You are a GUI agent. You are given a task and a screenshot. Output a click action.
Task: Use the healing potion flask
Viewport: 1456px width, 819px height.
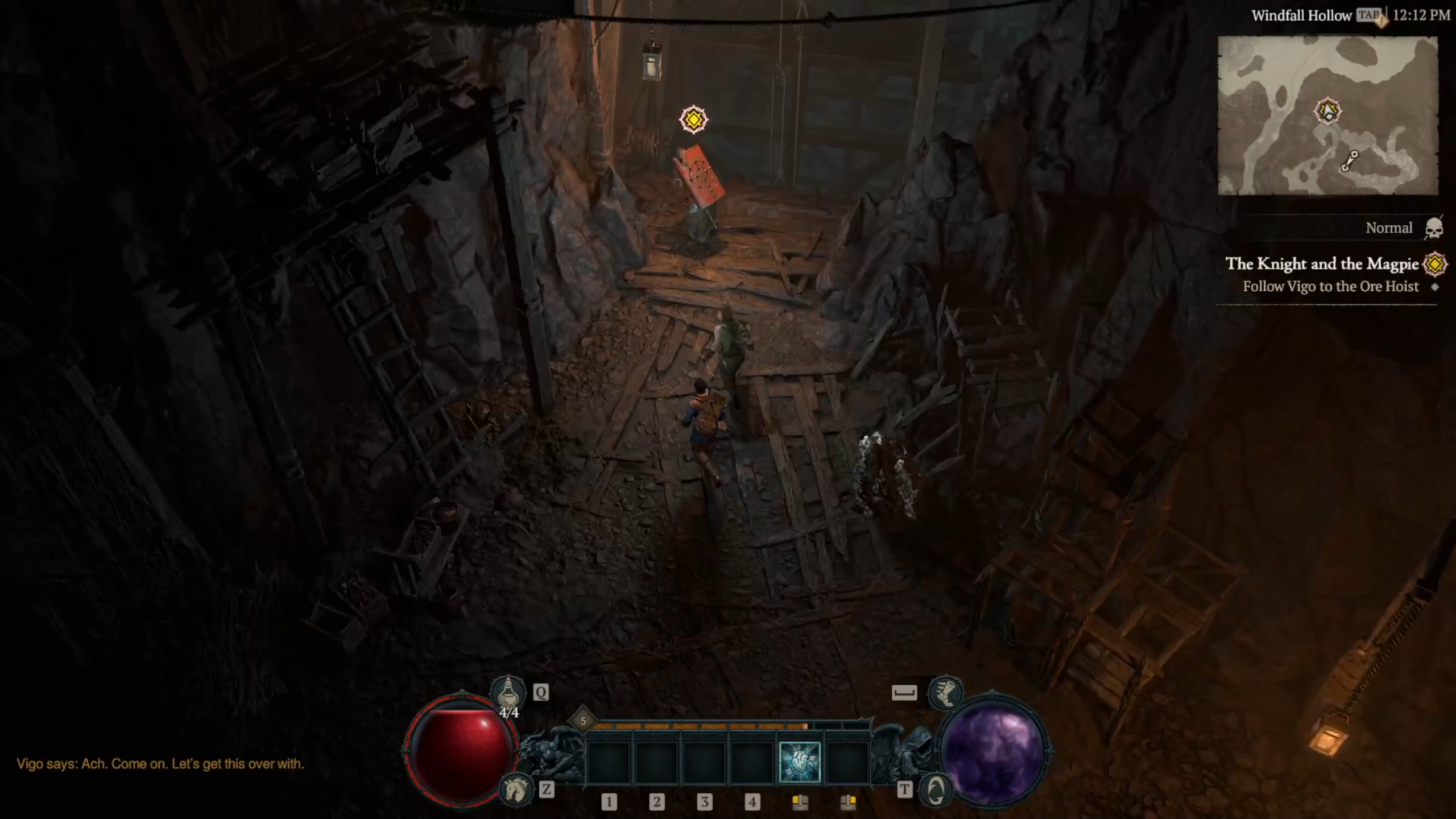[507, 692]
